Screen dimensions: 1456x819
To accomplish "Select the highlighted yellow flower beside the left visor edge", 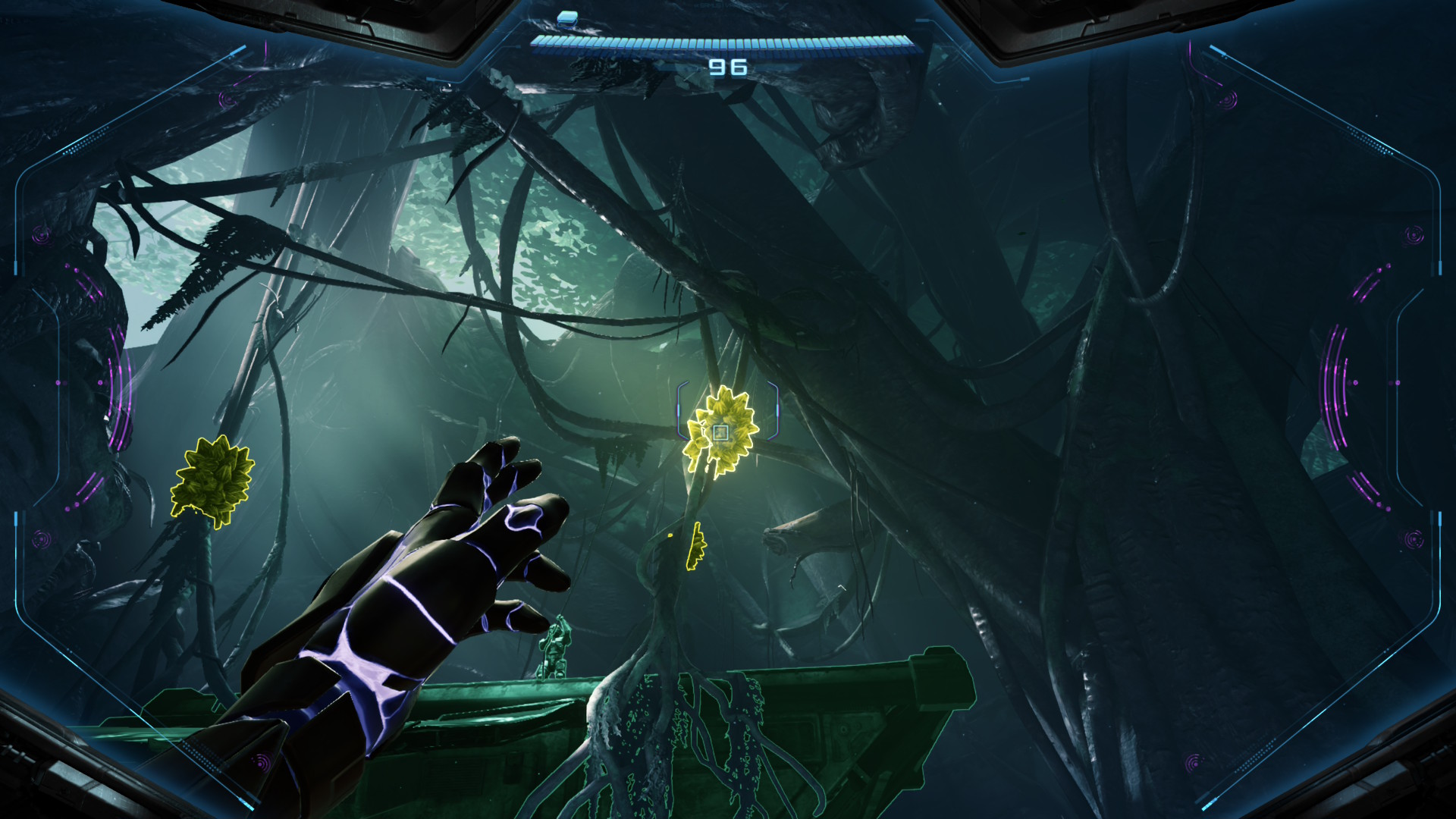I will point(212,480).
